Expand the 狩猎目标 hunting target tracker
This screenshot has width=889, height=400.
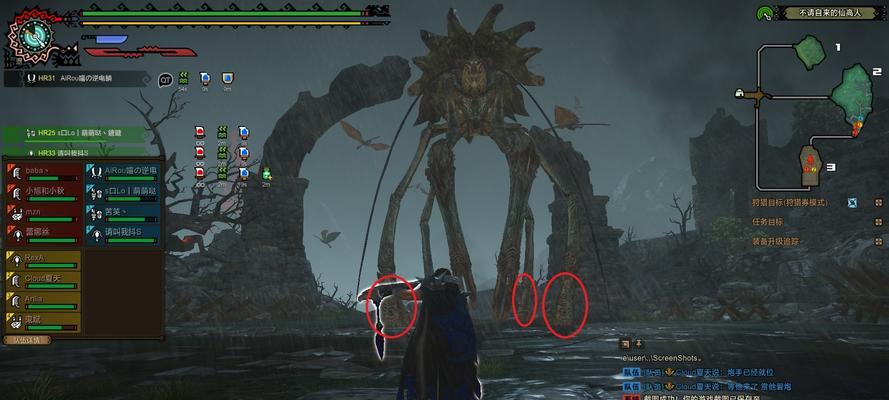[x=790, y=202]
